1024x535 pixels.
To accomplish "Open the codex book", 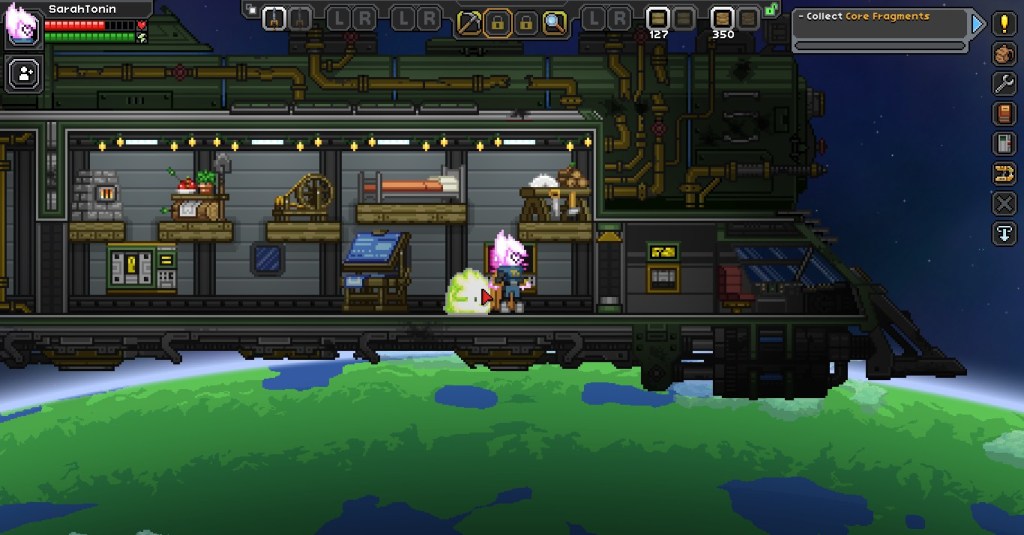I will pyautogui.click(x=1004, y=114).
